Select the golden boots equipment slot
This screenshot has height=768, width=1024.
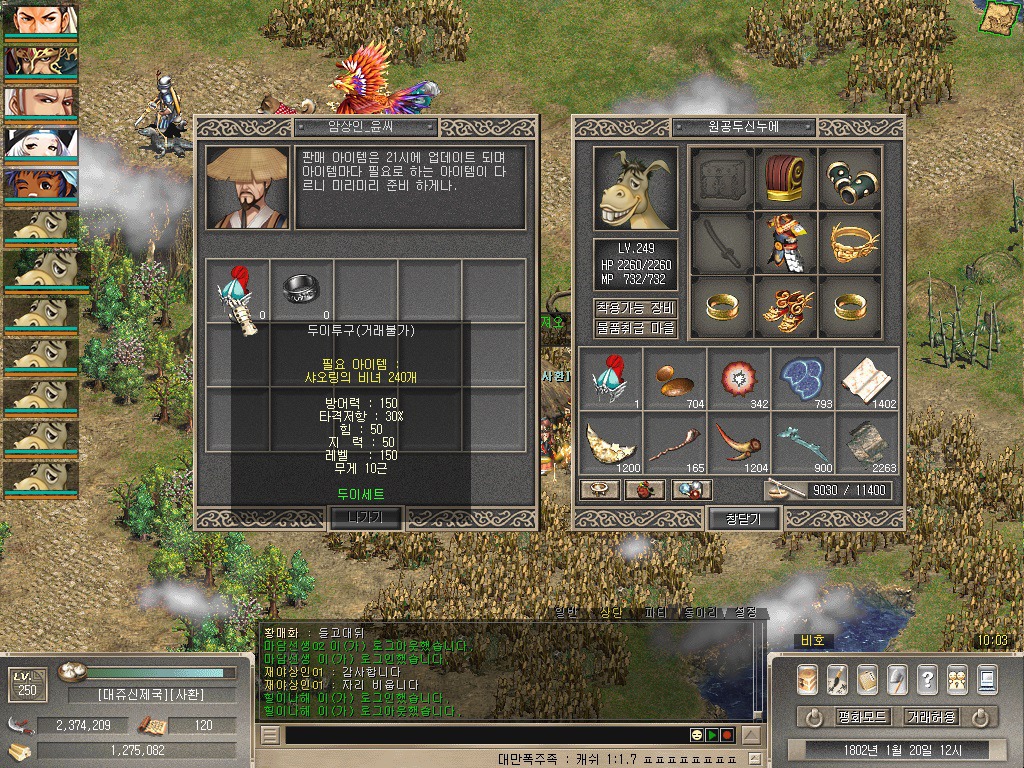[x=786, y=305]
